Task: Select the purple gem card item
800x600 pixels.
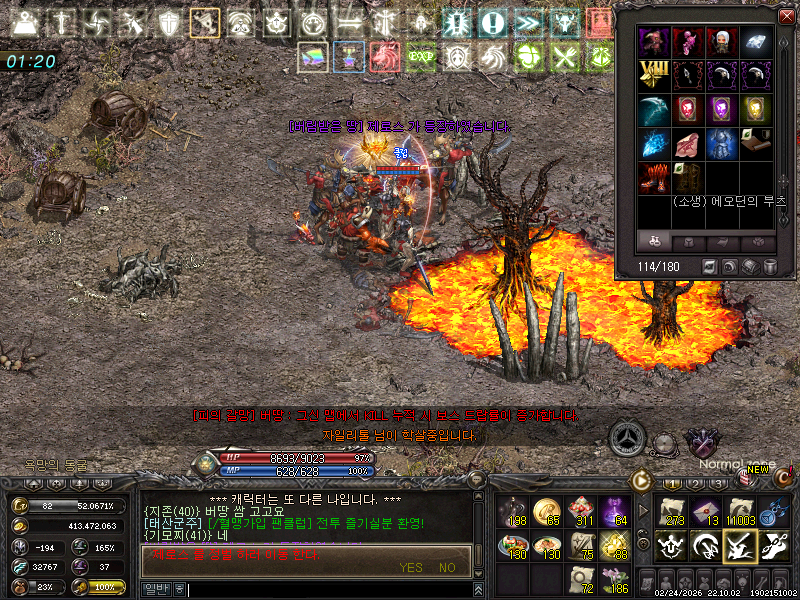Action: point(722,109)
